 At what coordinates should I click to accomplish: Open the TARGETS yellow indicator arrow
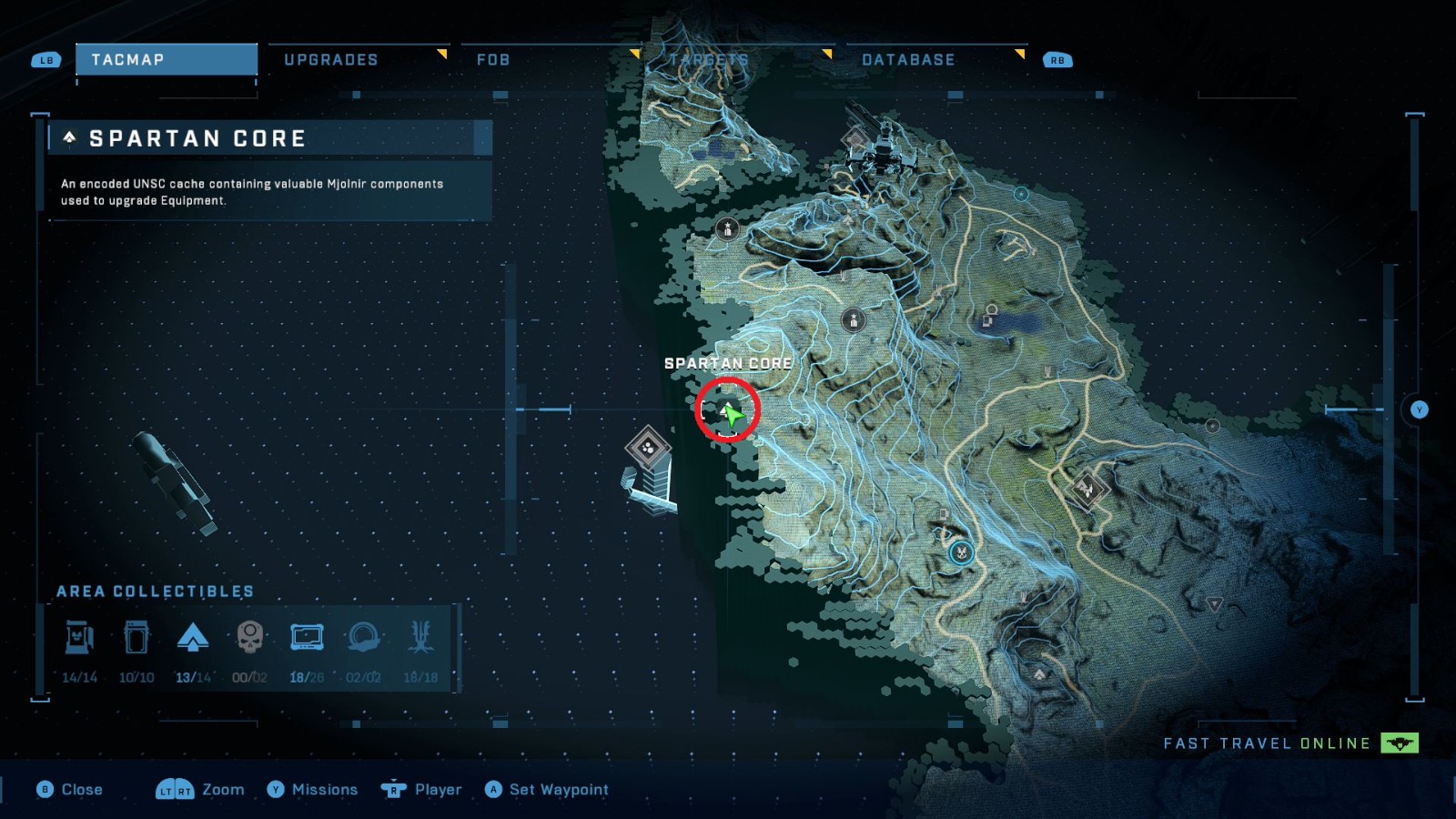coord(826,54)
